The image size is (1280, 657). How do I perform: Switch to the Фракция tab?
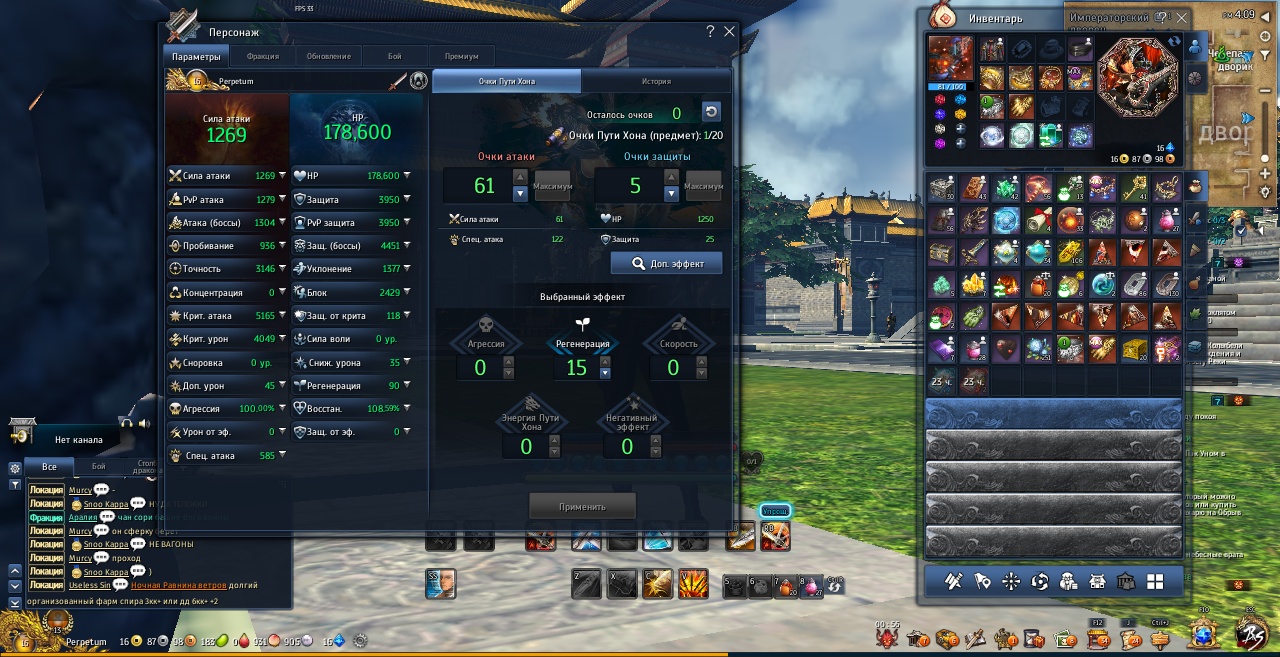[x=262, y=56]
